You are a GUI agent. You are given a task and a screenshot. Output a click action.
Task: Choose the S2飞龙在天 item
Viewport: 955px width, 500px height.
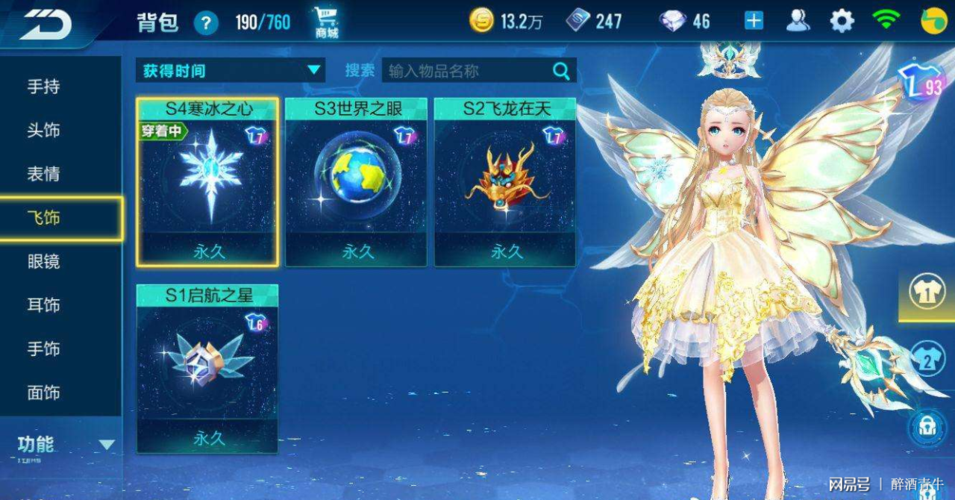(506, 182)
